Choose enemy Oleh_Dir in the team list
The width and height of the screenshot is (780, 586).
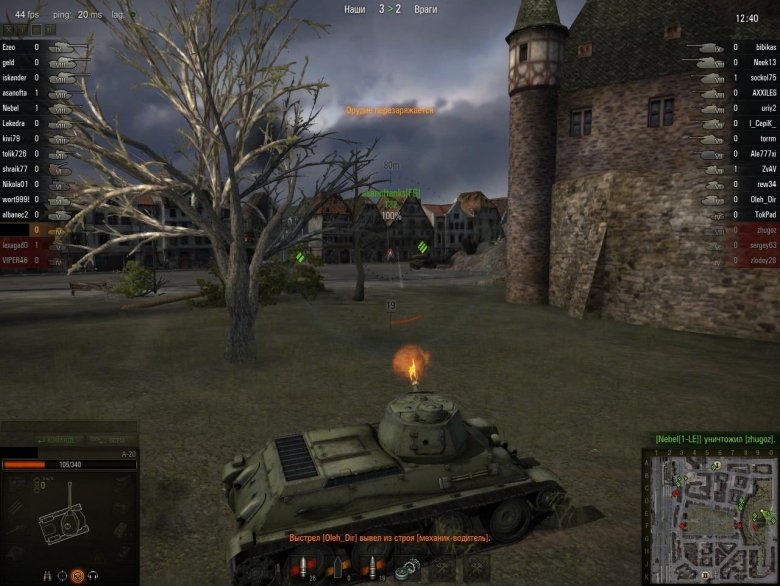763,199
